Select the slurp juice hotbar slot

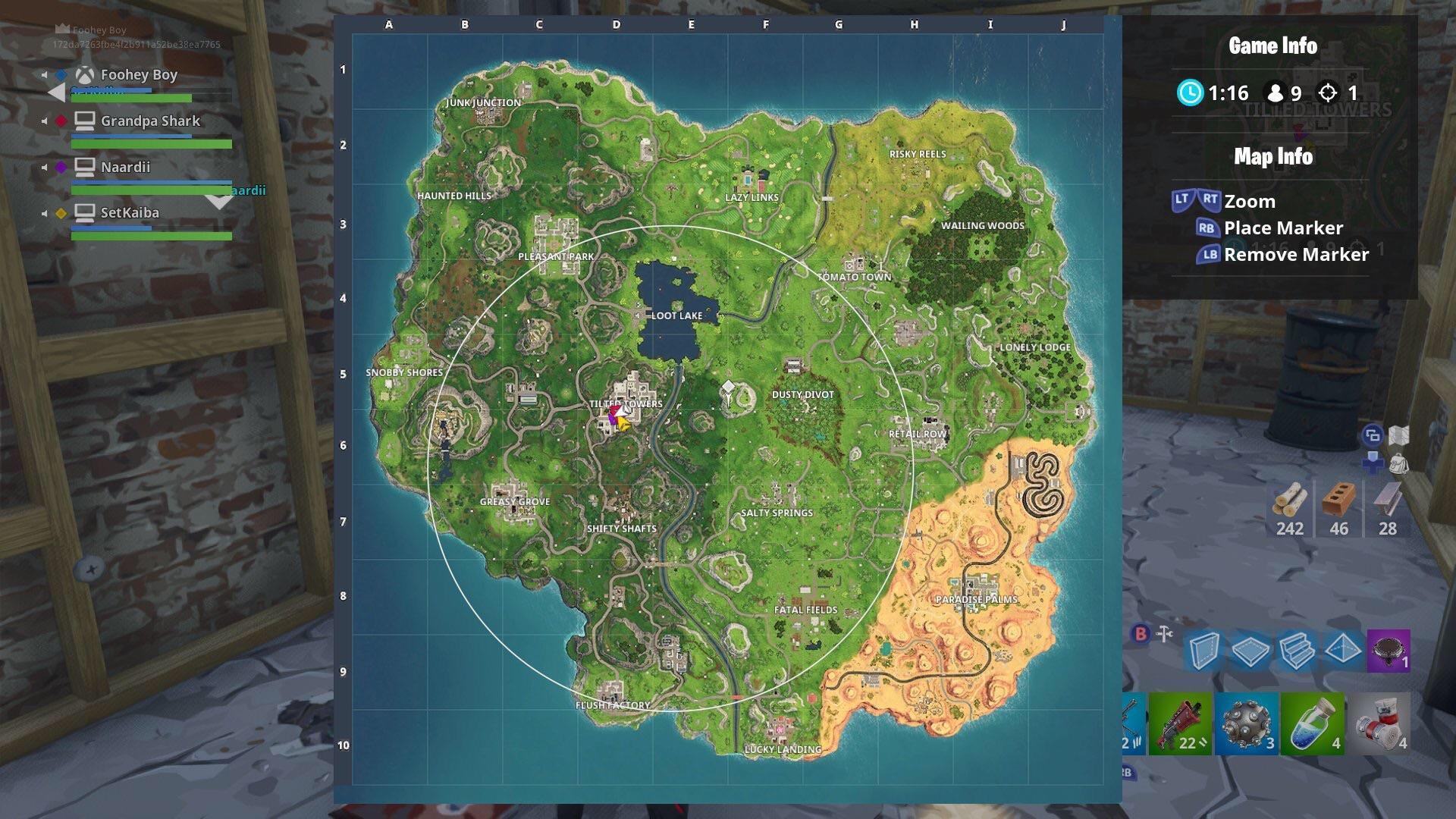(x=1312, y=724)
